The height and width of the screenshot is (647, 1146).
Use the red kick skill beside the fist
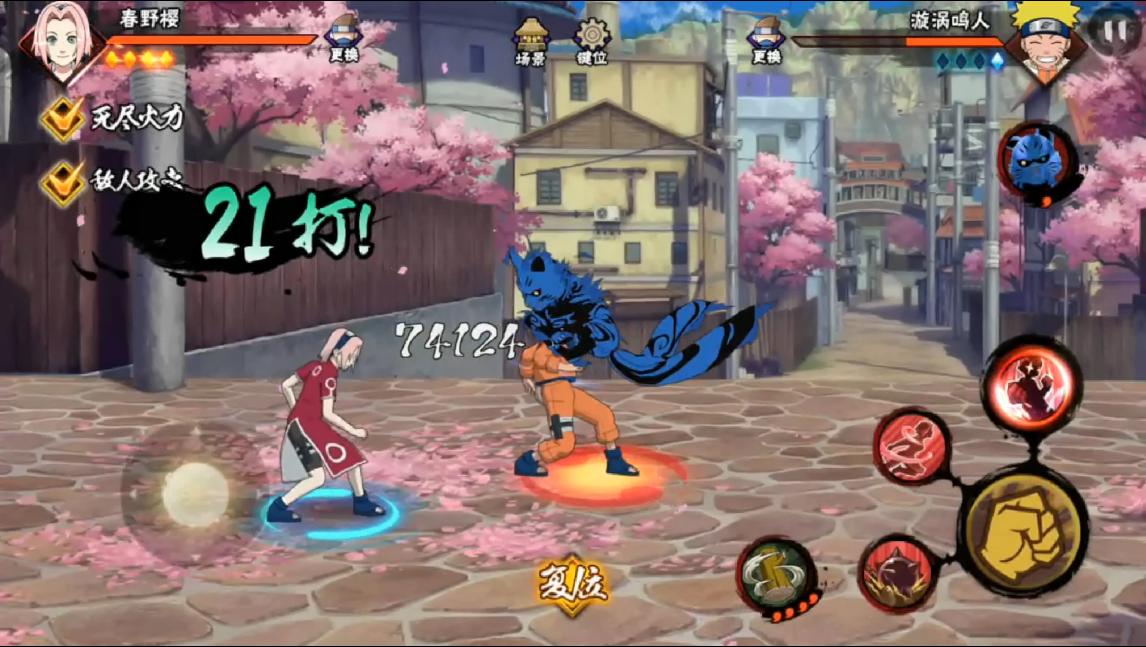[x=912, y=447]
